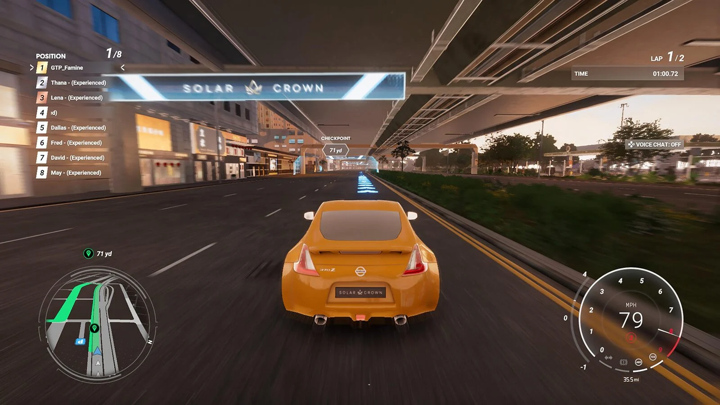The image size is (720, 405).
Task: Open the circular minimap
Action: [96, 322]
